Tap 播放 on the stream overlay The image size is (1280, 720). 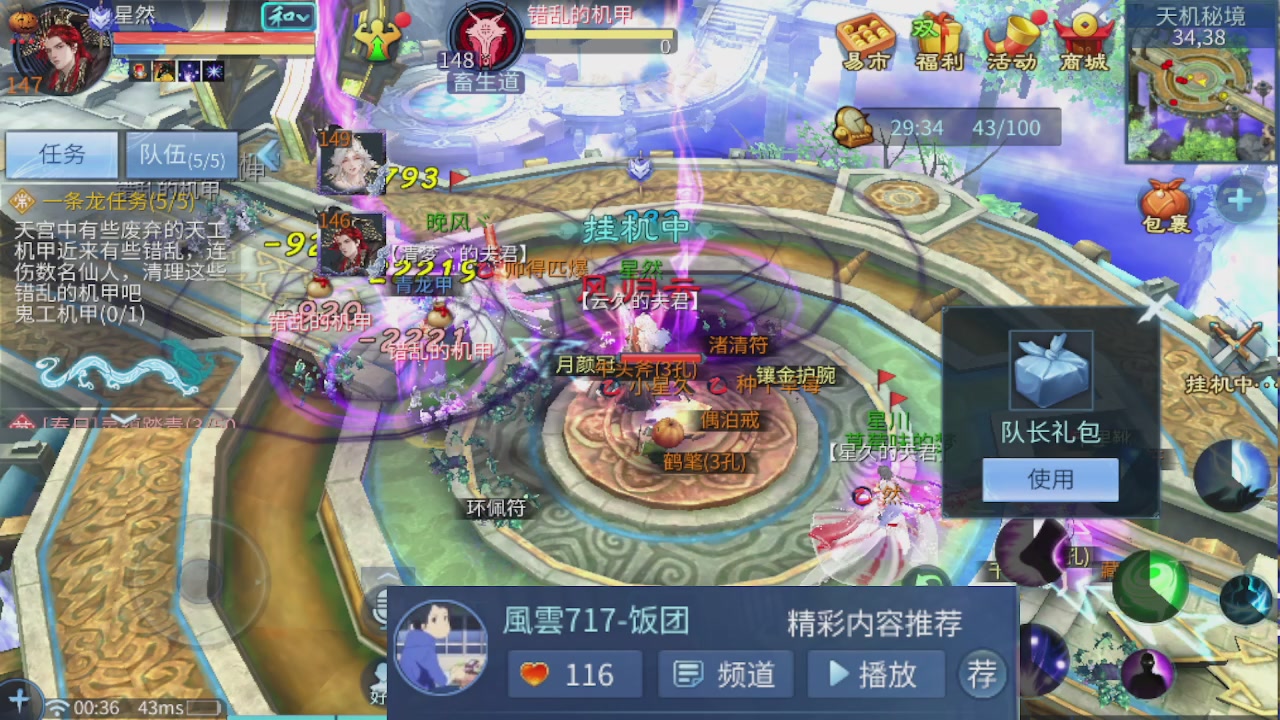pos(876,675)
